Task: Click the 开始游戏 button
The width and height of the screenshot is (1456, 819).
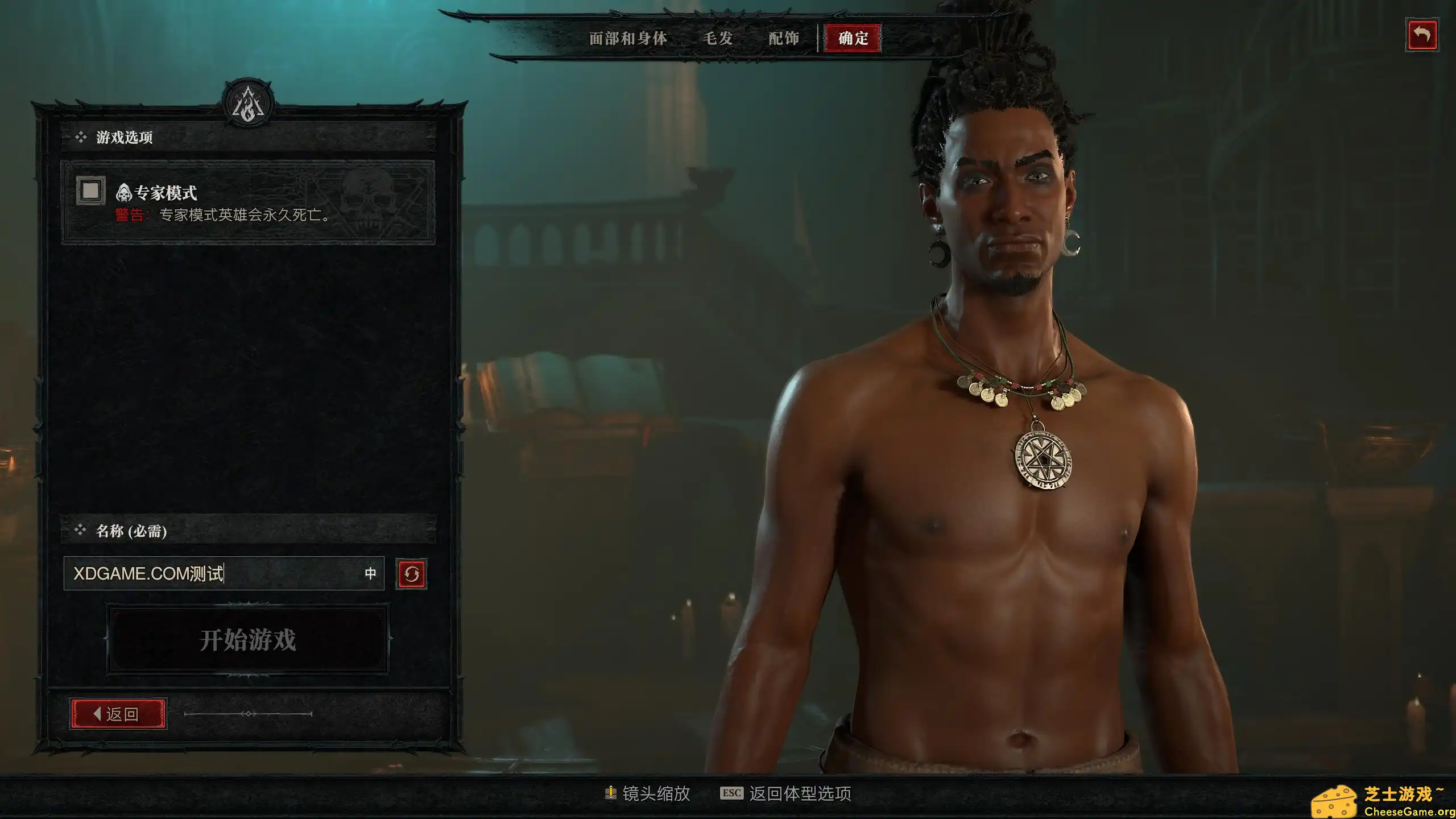Action: point(248,639)
